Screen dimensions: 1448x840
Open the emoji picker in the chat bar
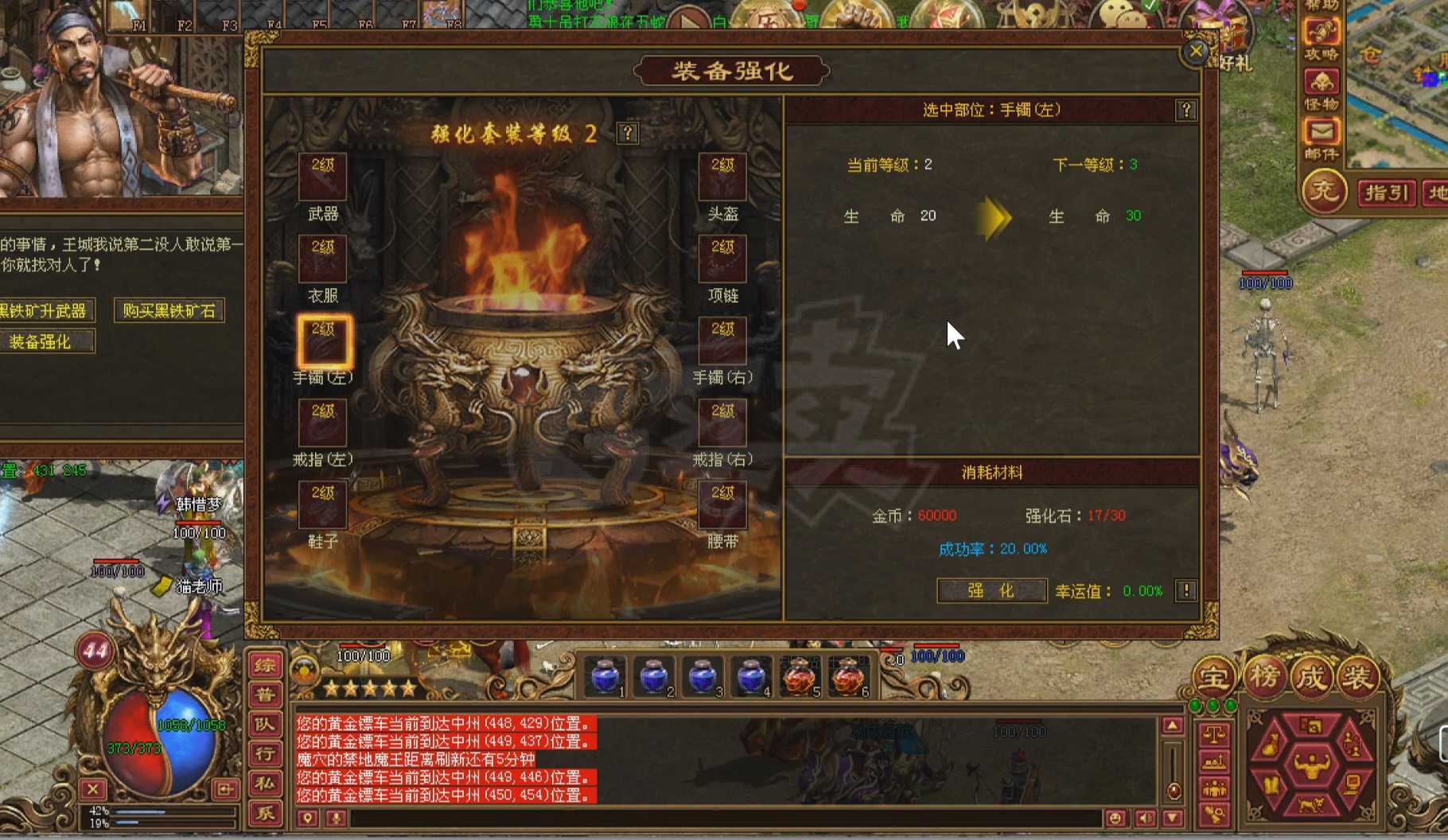click(1116, 817)
